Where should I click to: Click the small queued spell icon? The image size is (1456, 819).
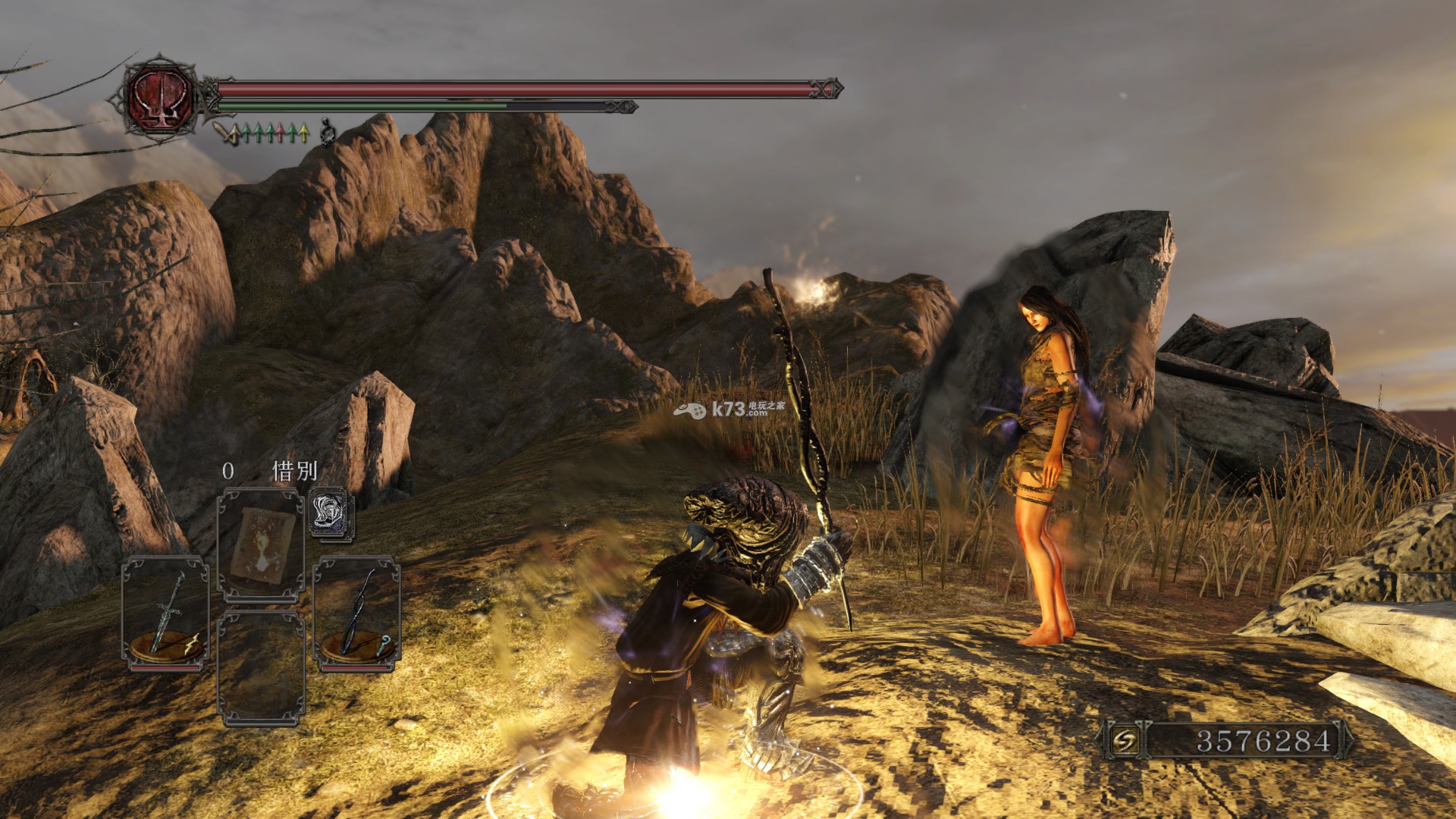pos(331,513)
